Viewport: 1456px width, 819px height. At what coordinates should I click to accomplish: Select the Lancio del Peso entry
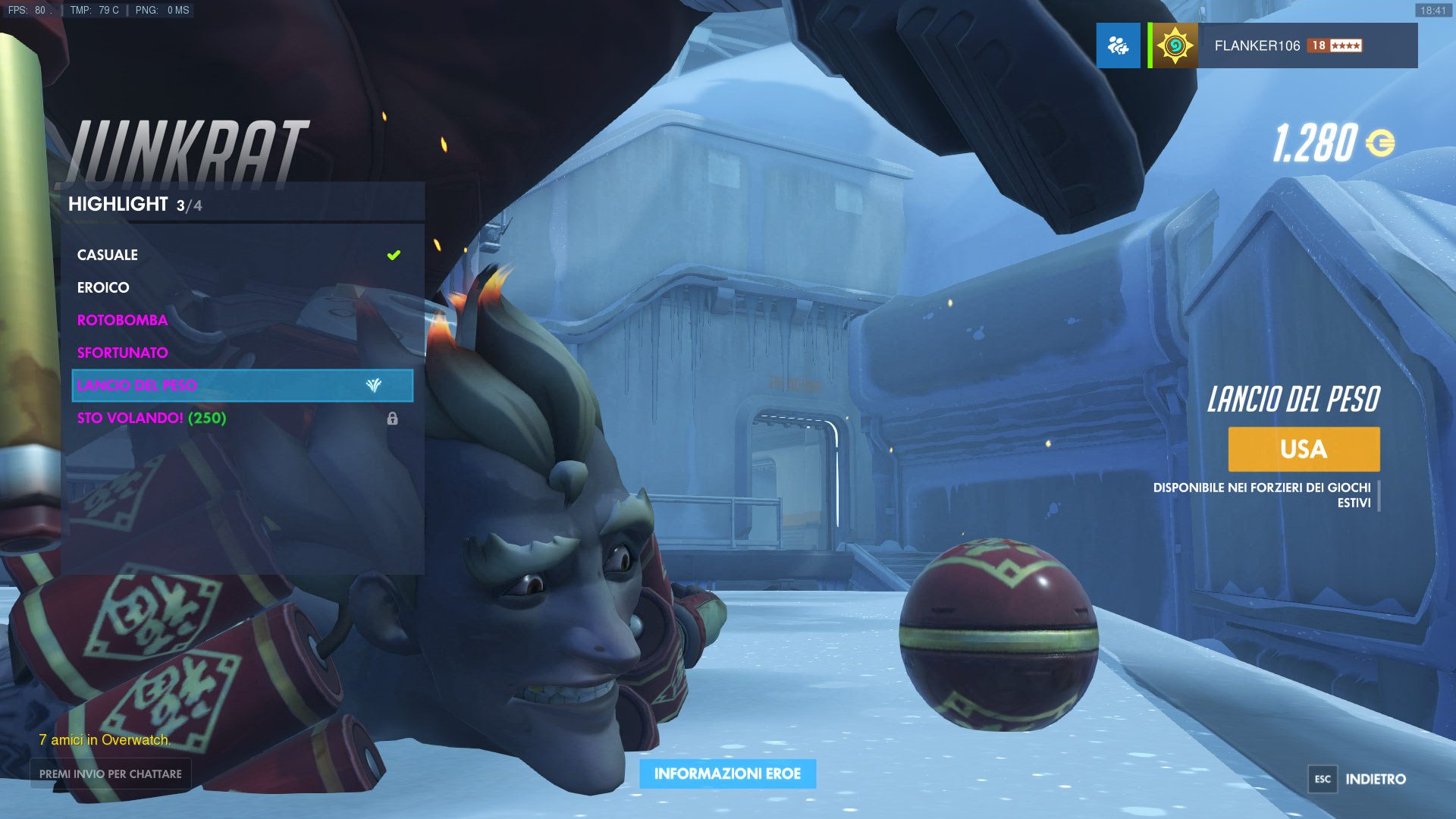pyautogui.click(x=242, y=385)
